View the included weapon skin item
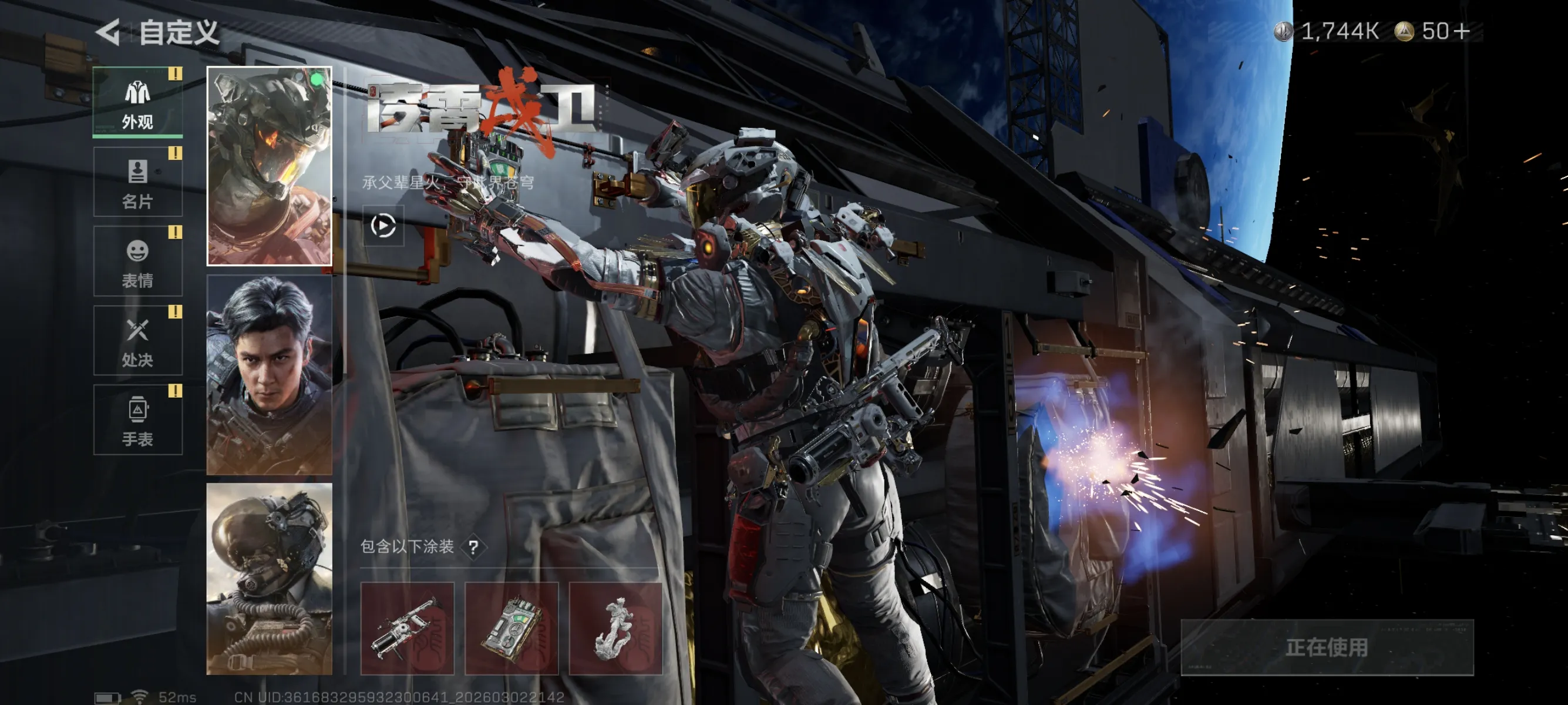Image resolution: width=1568 pixels, height=705 pixels. pos(407,628)
